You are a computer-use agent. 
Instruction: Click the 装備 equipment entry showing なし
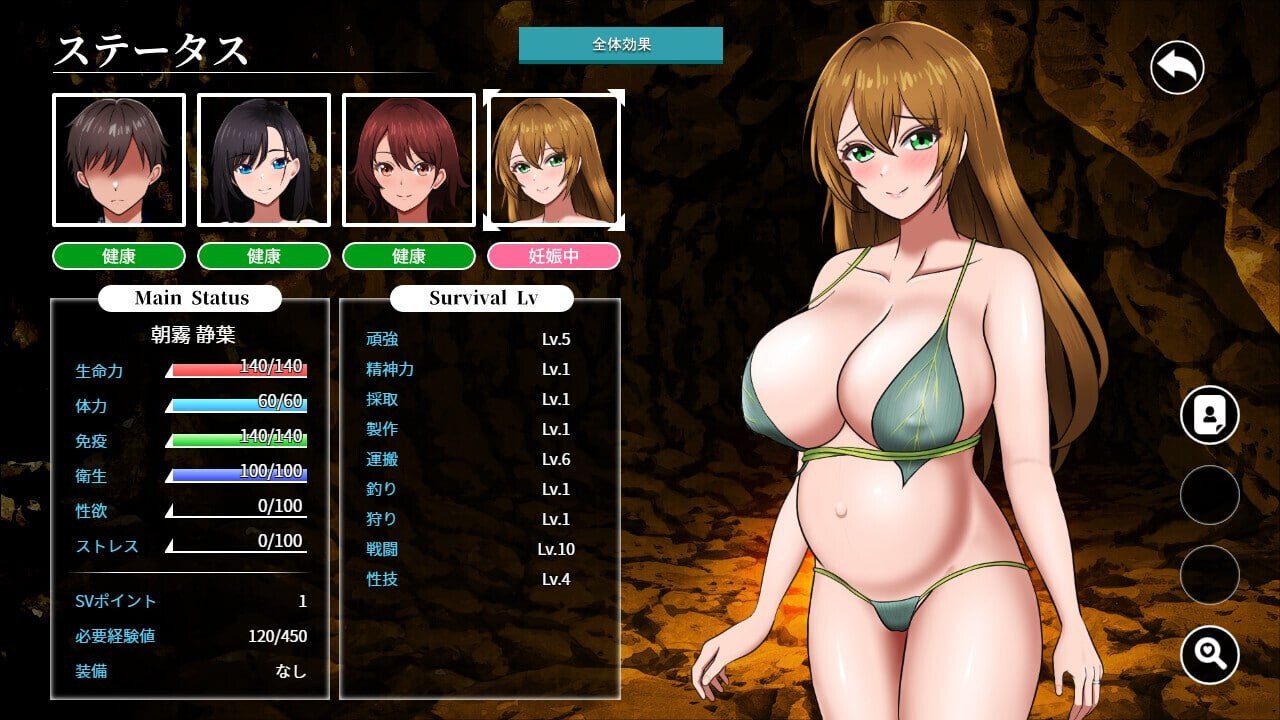(190, 672)
